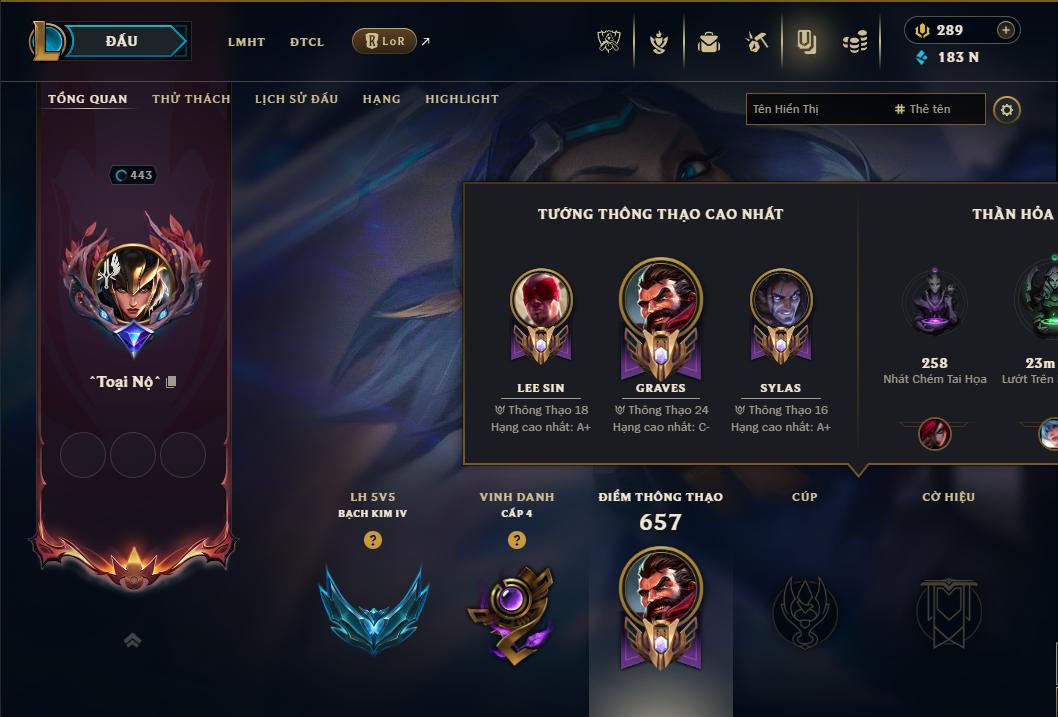Open the coin stack store icon

pyautogui.click(x=854, y=42)
